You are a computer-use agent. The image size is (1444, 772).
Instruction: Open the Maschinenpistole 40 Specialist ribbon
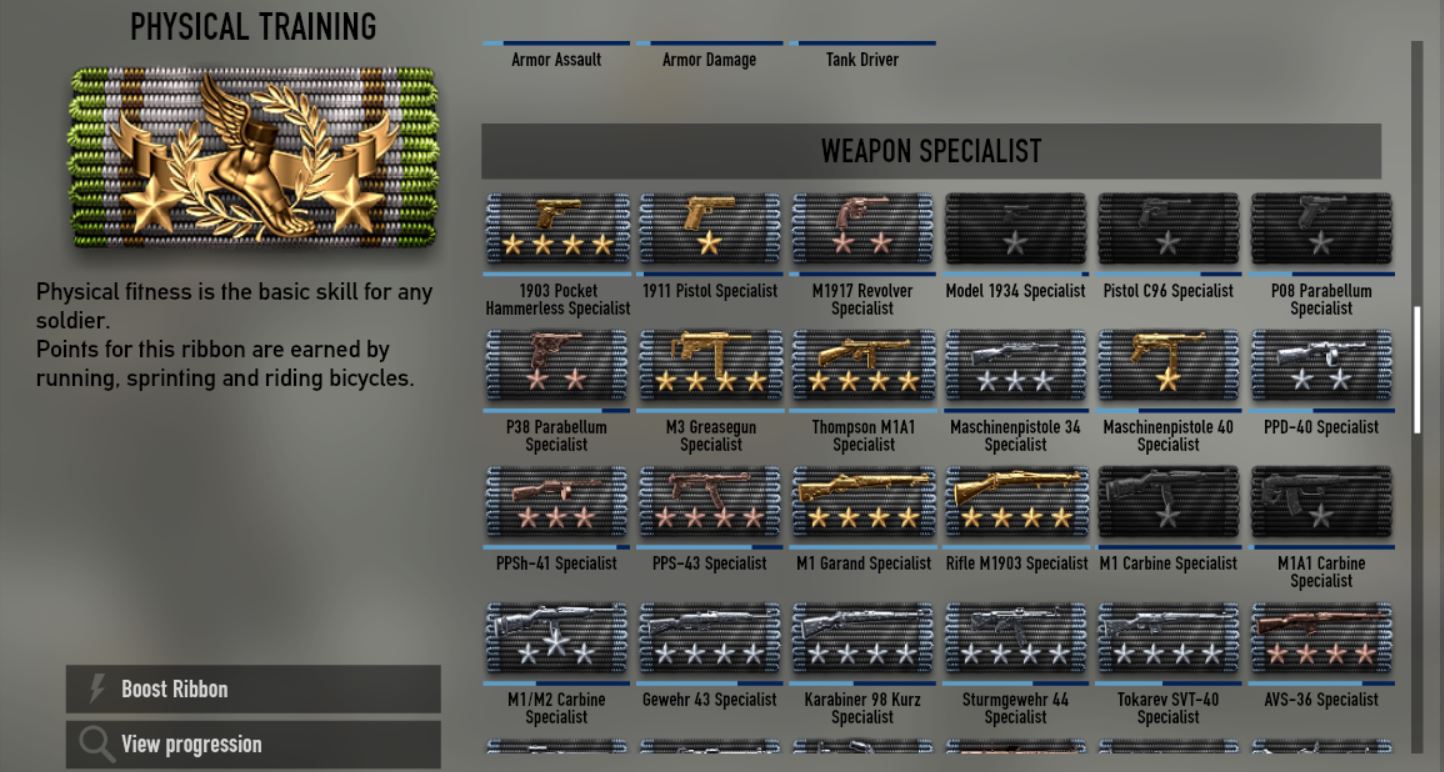tap(1168, 366)
